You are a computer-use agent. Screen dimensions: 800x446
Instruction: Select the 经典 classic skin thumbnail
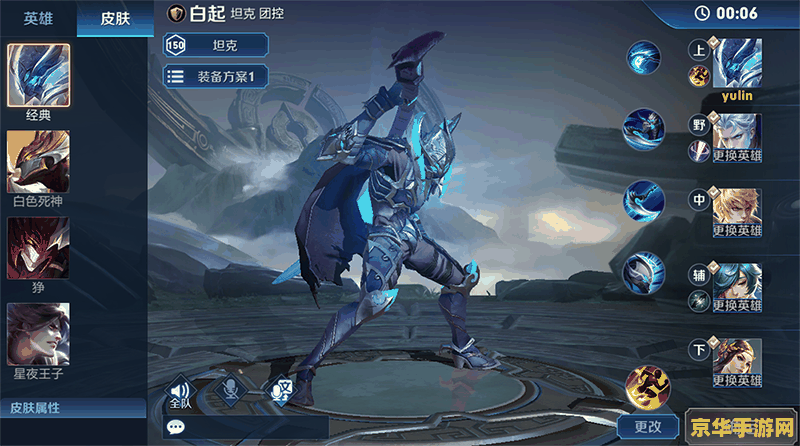pos(38,75)
